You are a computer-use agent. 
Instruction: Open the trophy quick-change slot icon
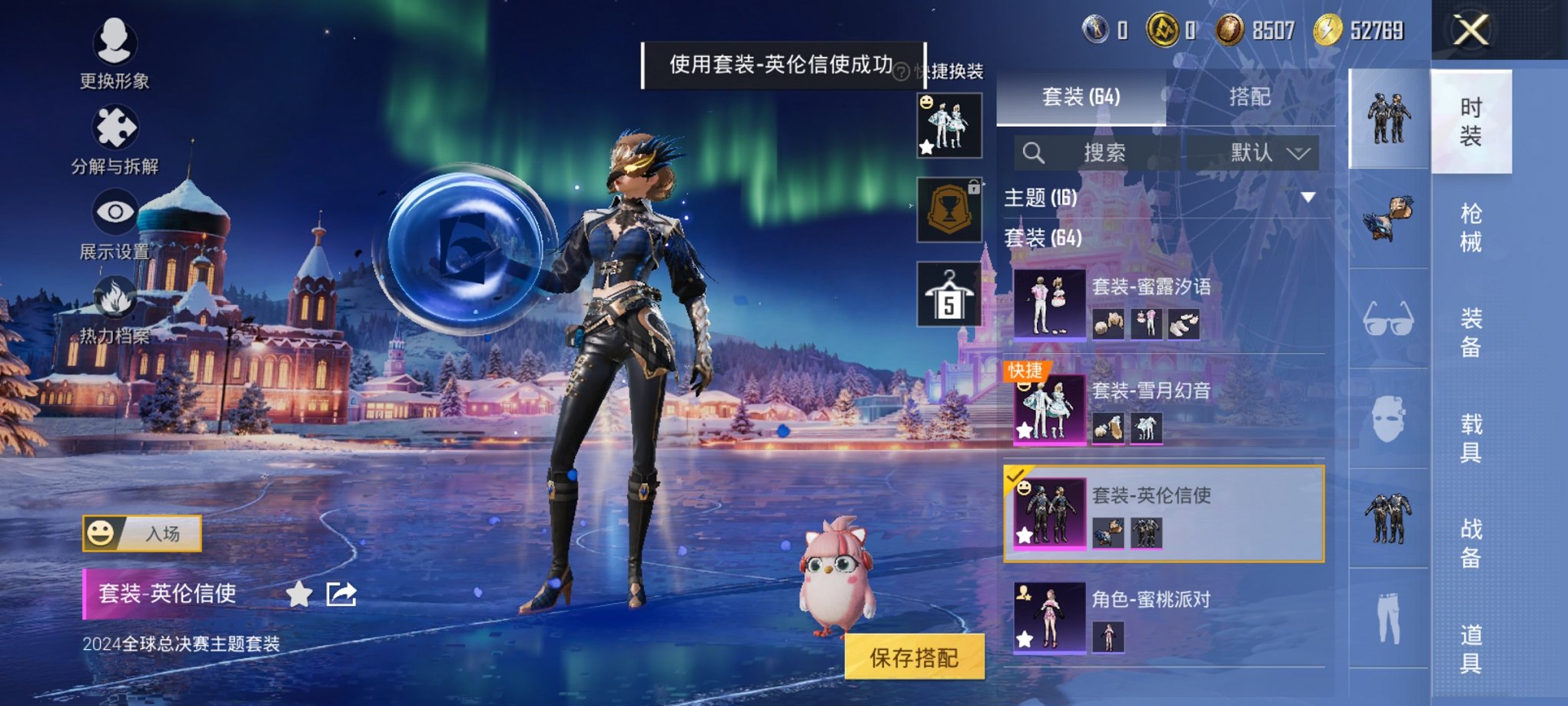click(x=948, y=211)
